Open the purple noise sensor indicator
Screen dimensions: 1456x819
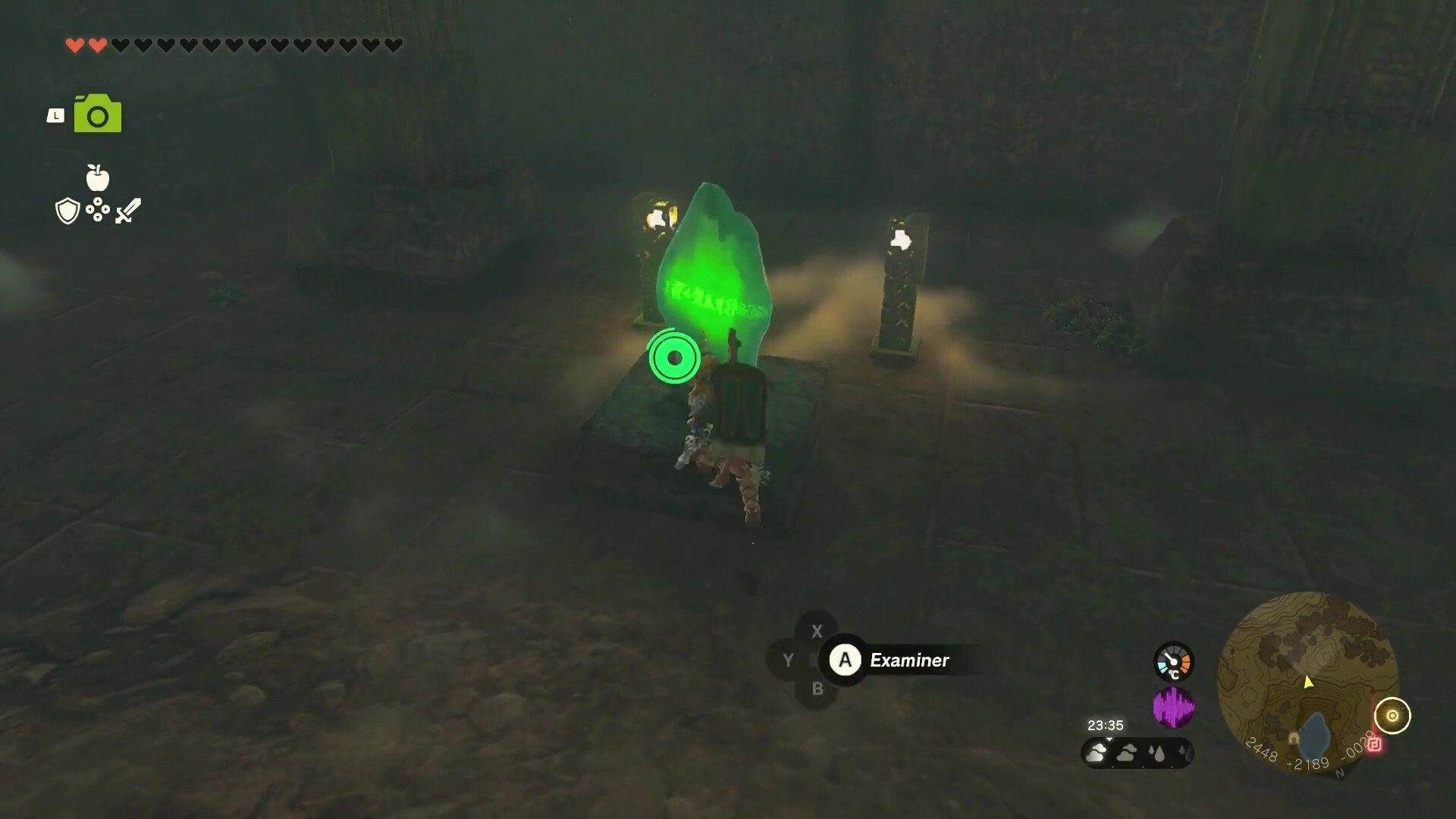pos(1175,707)
